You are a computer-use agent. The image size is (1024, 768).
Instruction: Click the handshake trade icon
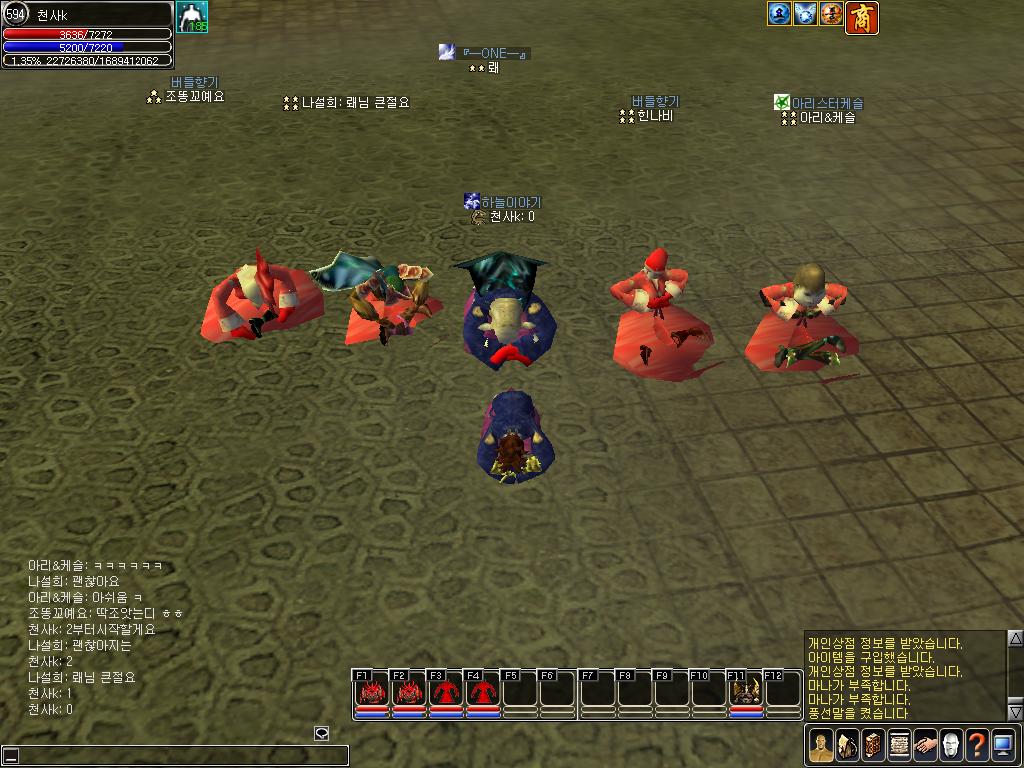pos(925,745)
